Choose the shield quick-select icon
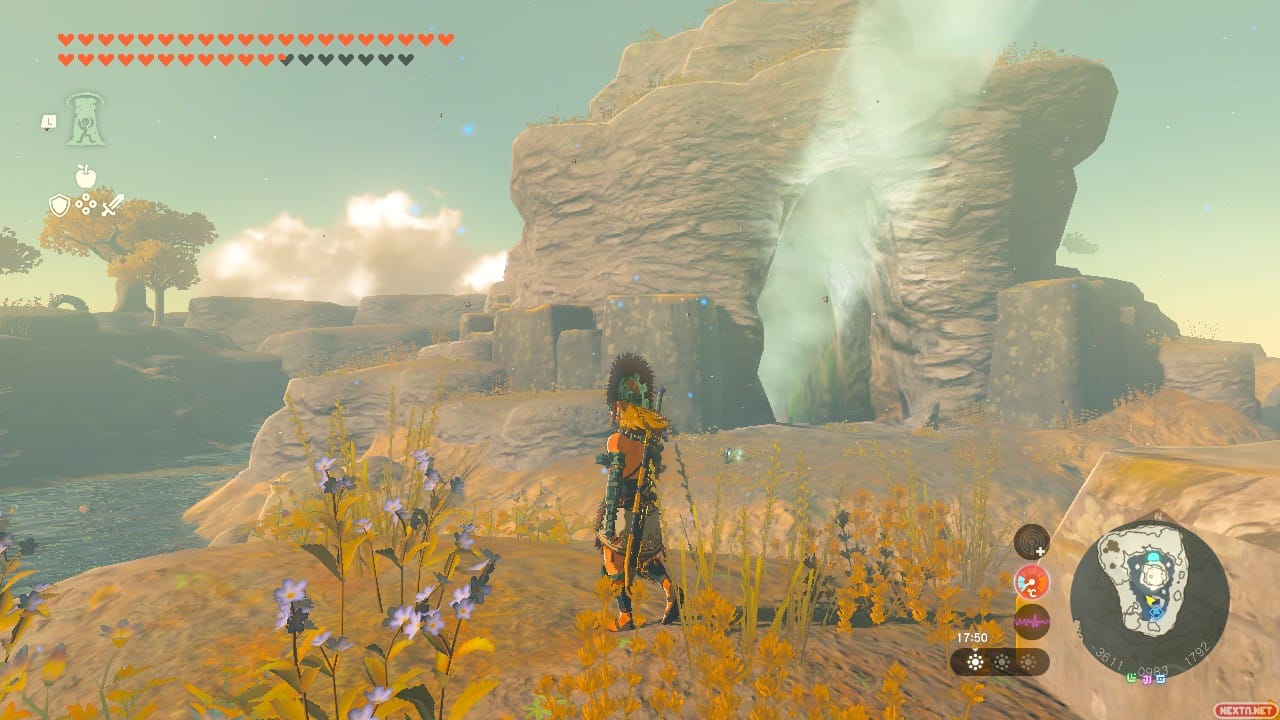 click(x=59, y=205)
